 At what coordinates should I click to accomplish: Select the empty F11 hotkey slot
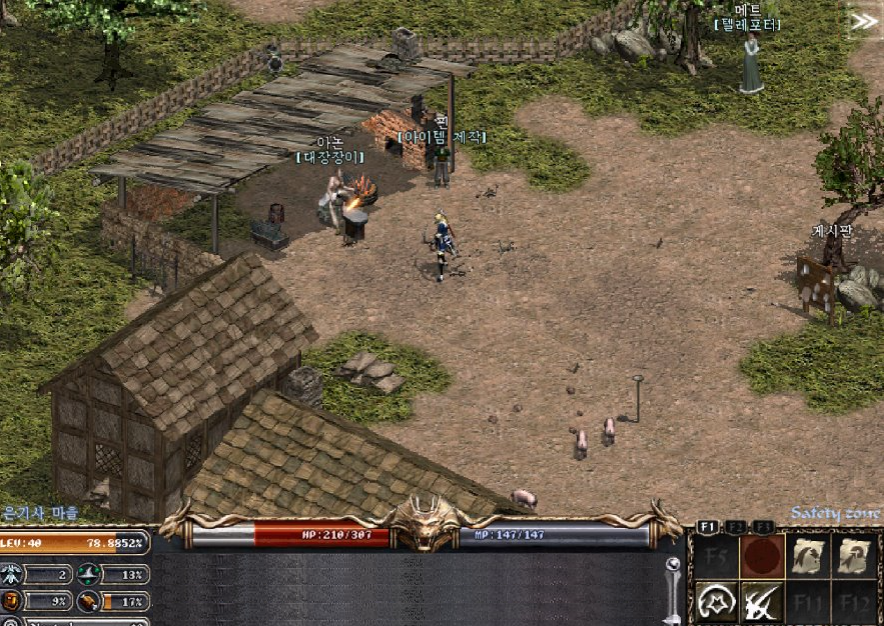[x=808, y=601]
